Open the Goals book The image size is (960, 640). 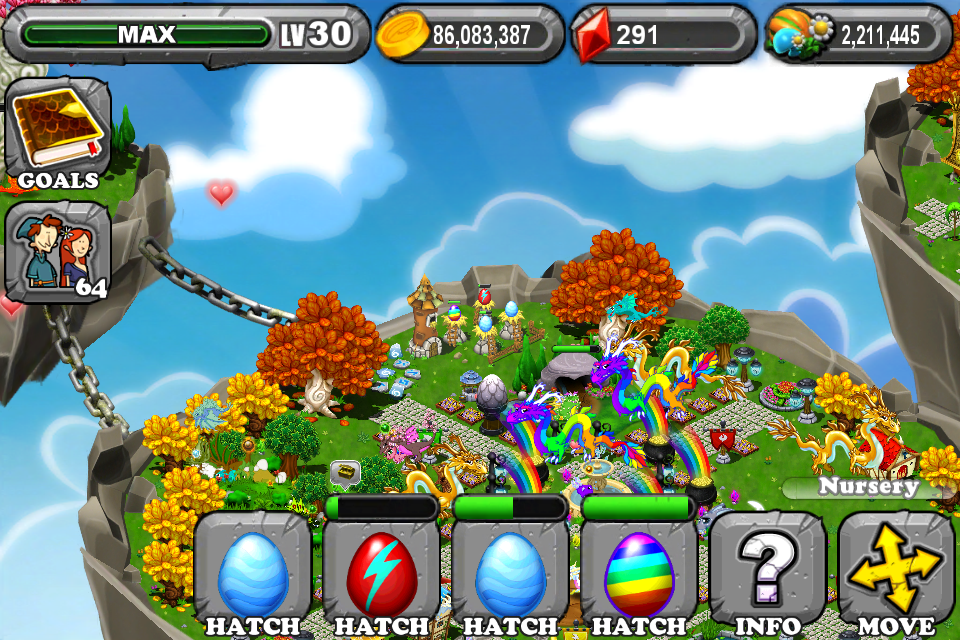pos(57,135)
